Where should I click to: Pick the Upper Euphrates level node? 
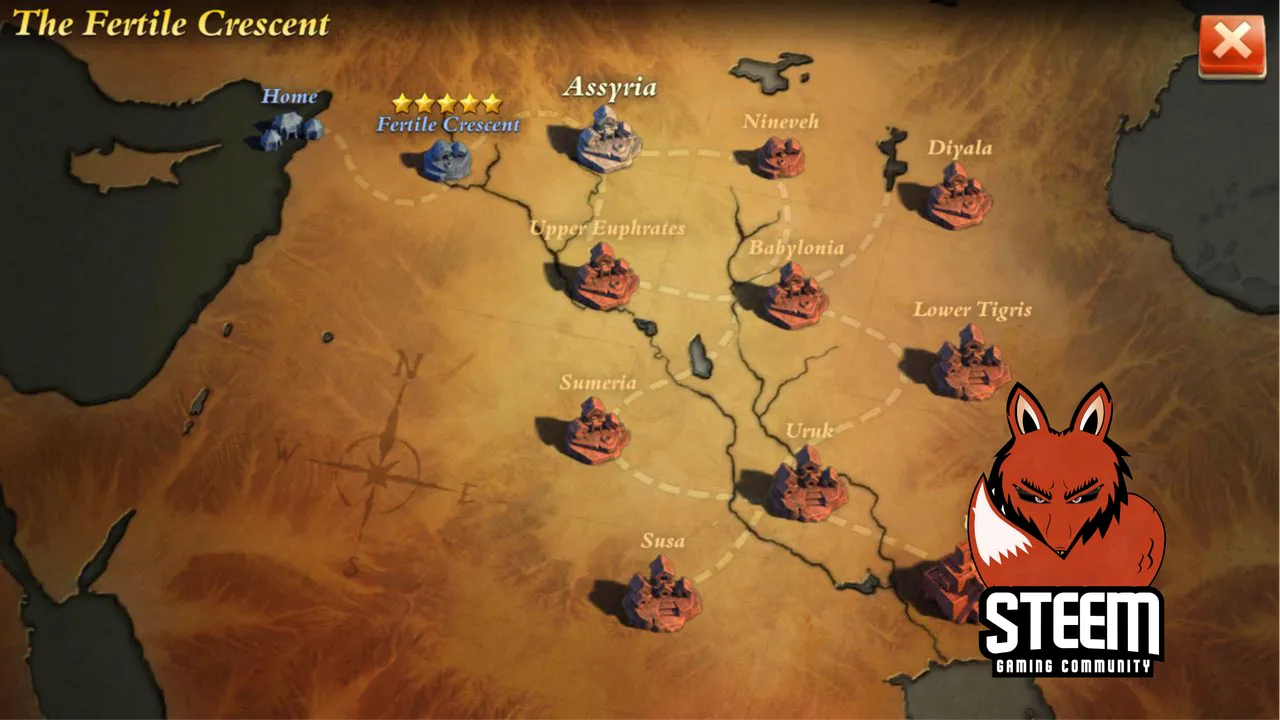tap(605, 275)
